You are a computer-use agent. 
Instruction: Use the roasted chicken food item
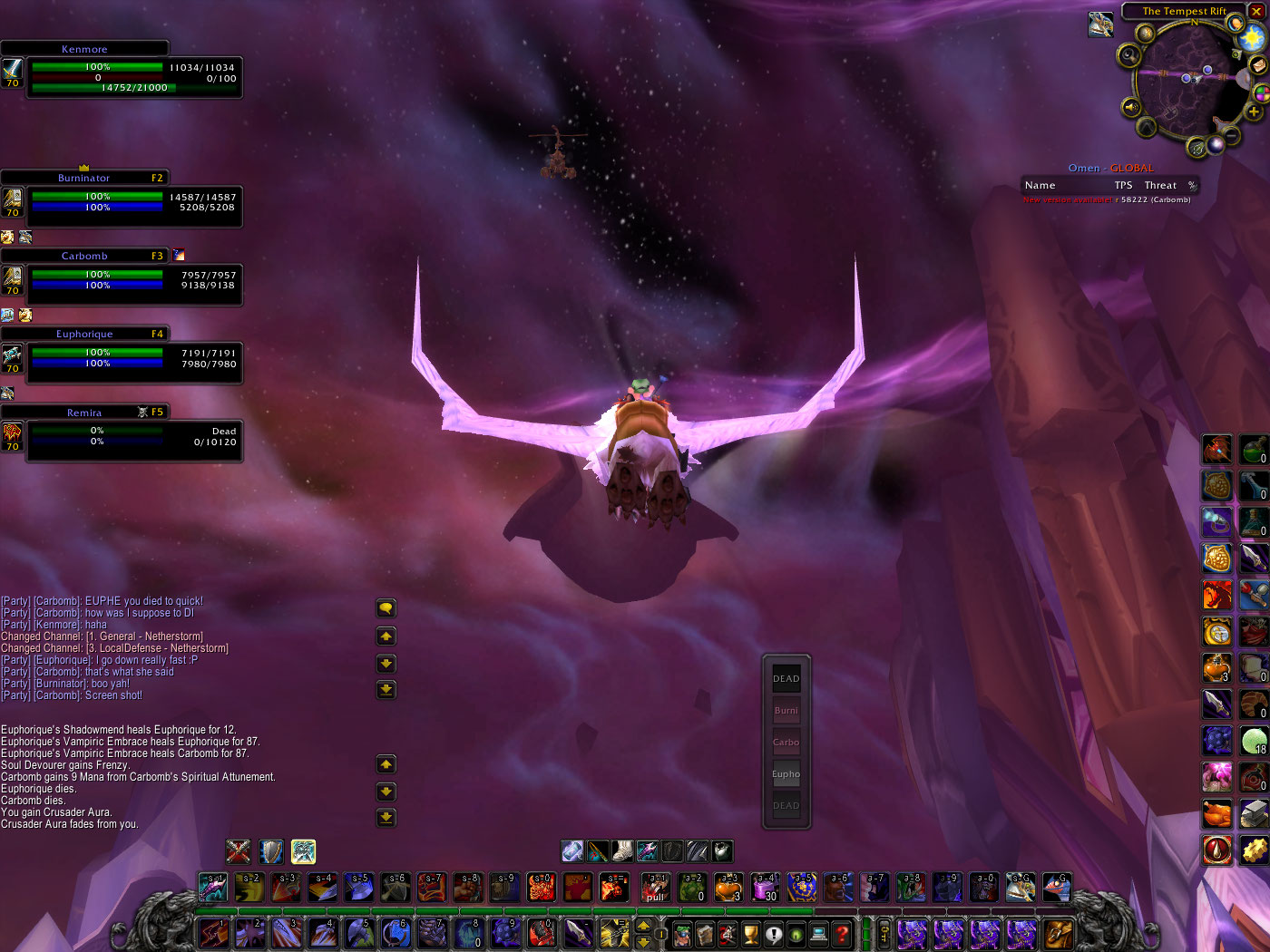click(x=1217, y=813)
